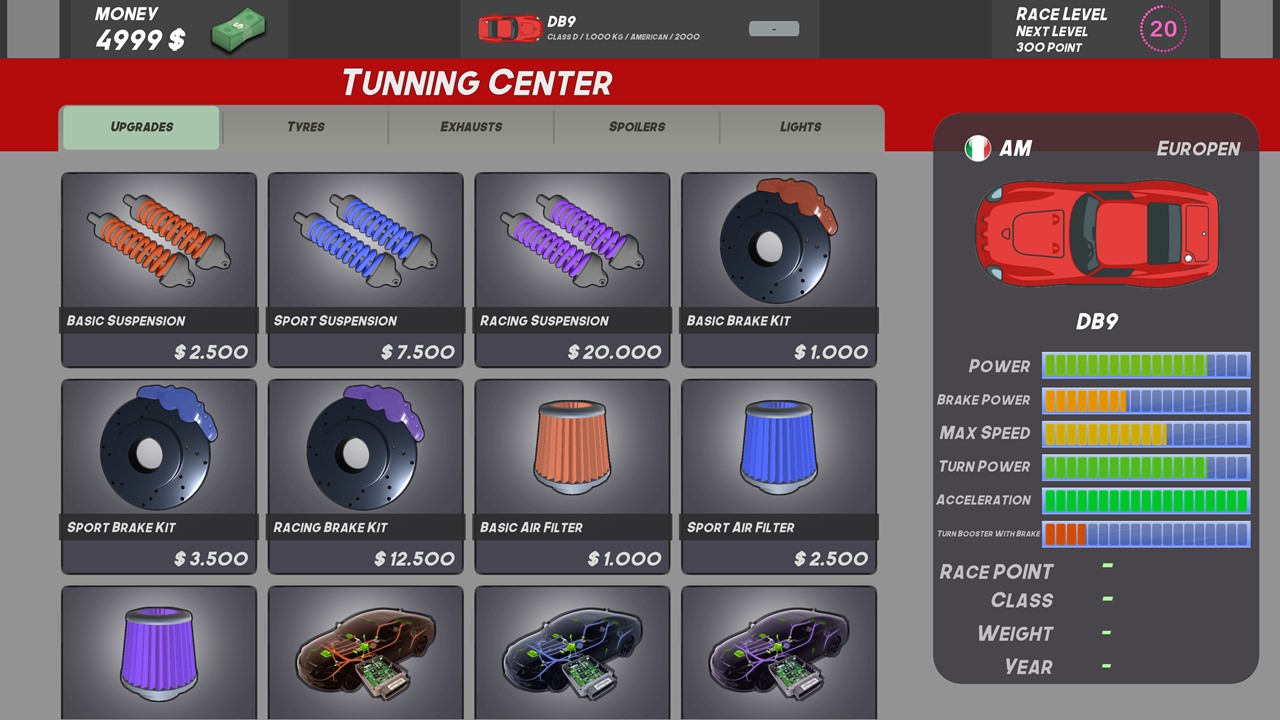Click the red DB9 car in side panel
This screenshot has width=1280, height=720.
(x=1097, y=234)
